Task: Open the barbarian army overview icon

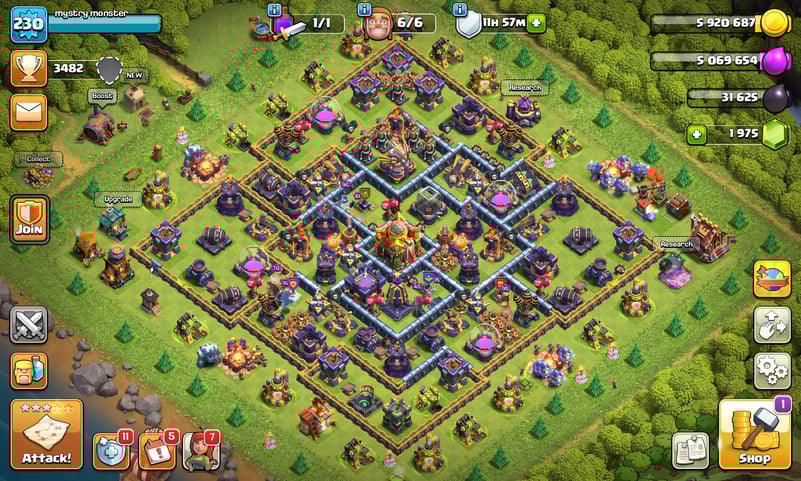Action: click(x=28, y=370)
